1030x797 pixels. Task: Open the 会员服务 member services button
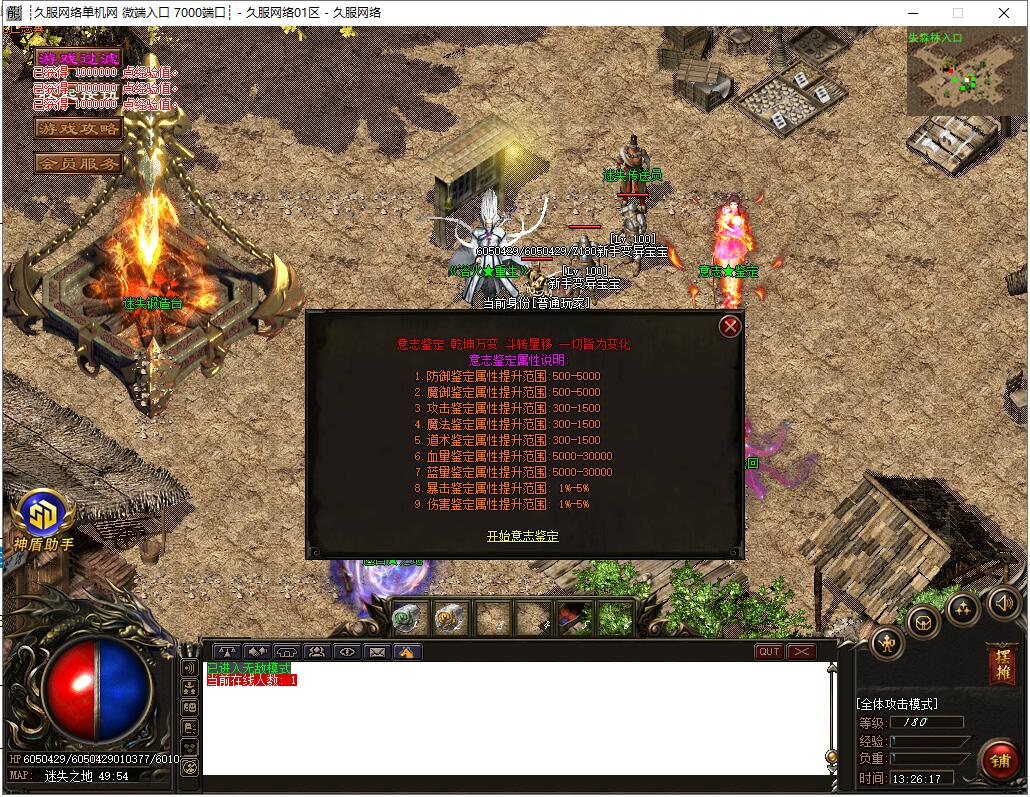77,162
